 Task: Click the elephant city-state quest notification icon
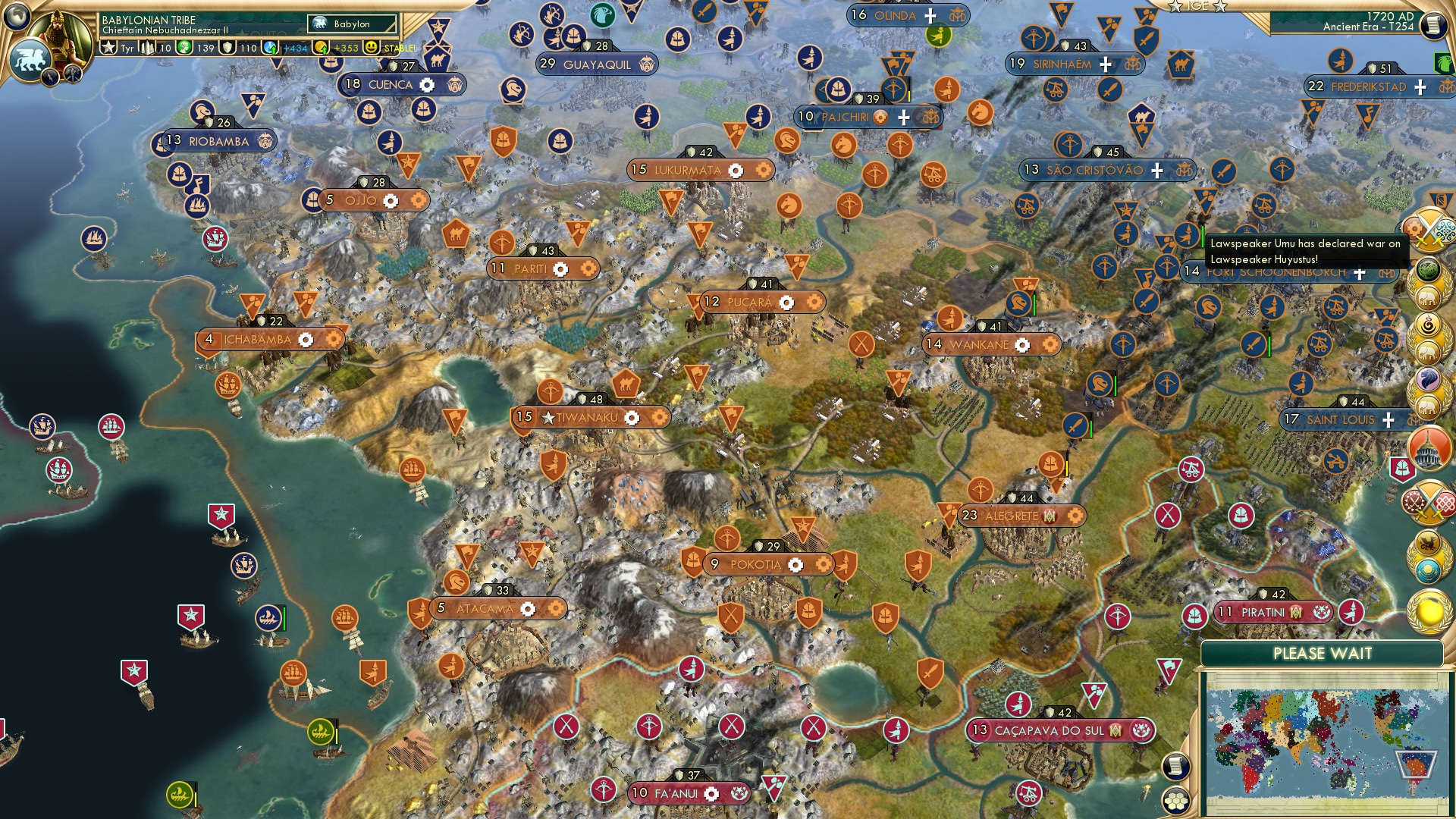pyautogui.click(x=1428, y=297)
